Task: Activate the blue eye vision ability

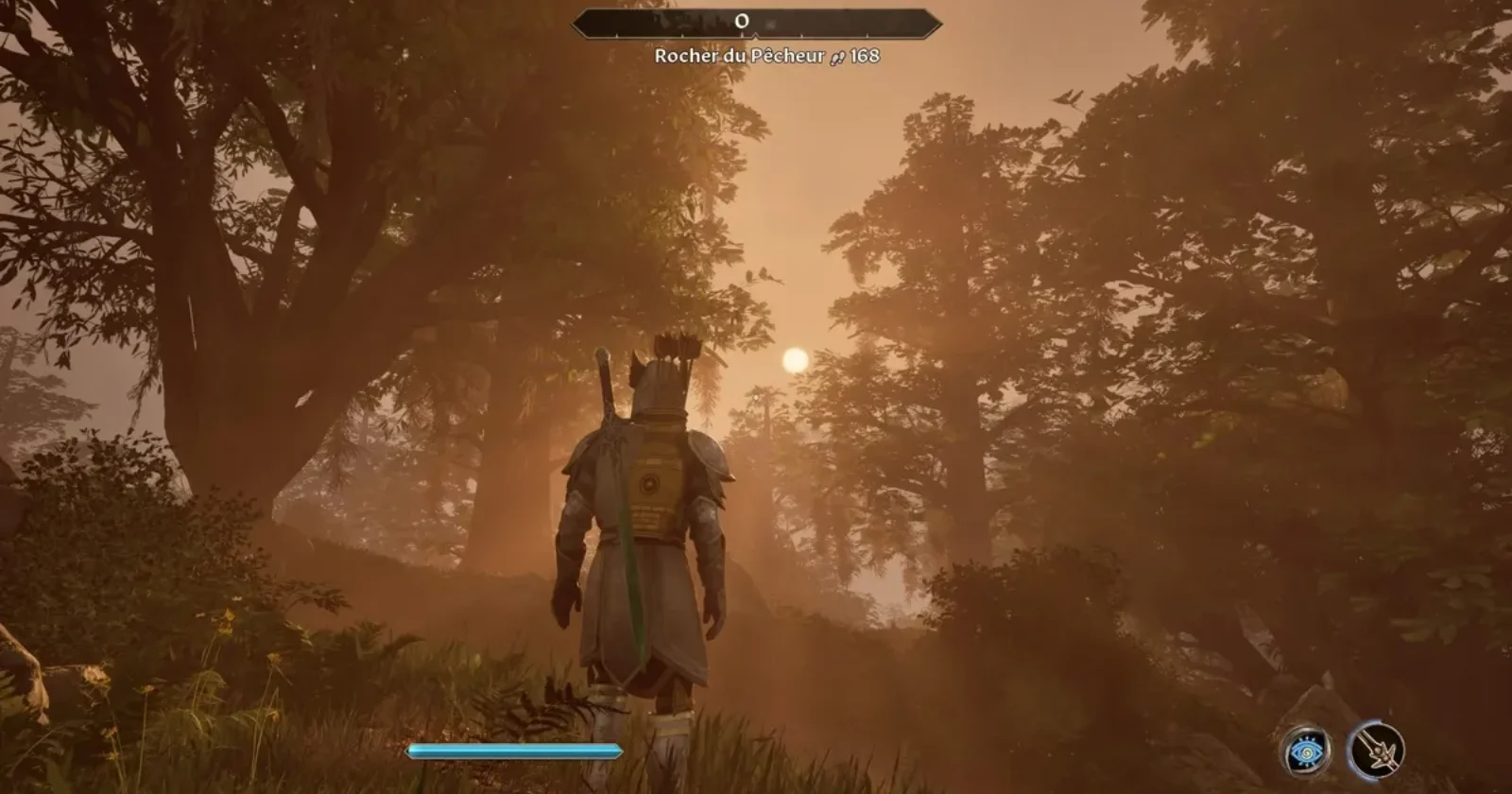Action: coord(1307,752)
